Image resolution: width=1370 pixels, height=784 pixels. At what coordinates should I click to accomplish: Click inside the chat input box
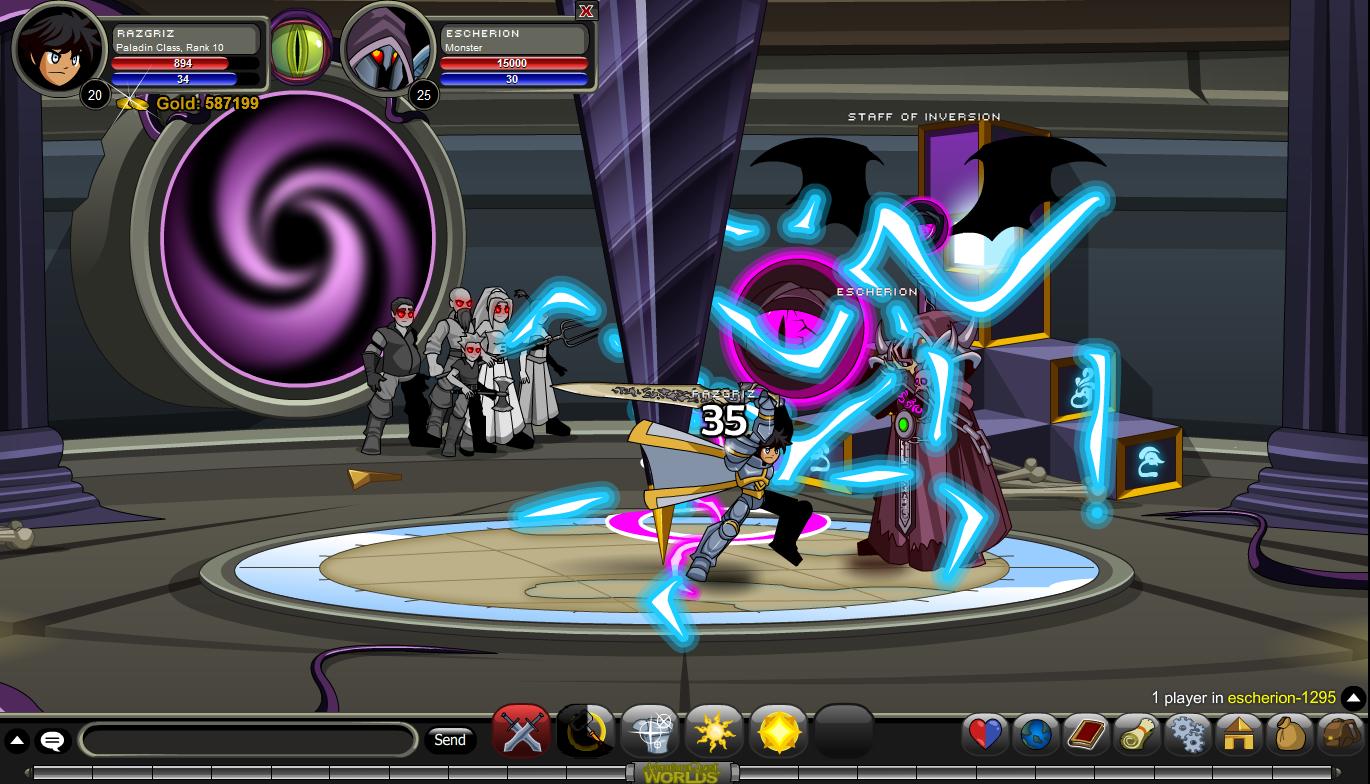248,740
